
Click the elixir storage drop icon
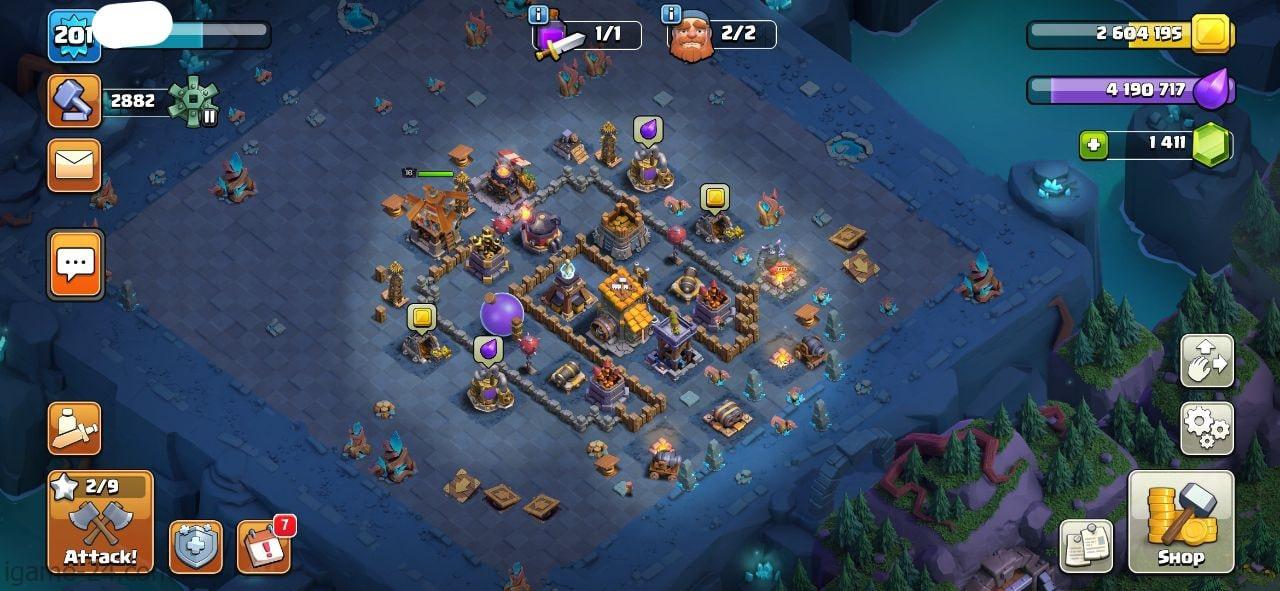tap(1212, 90)
